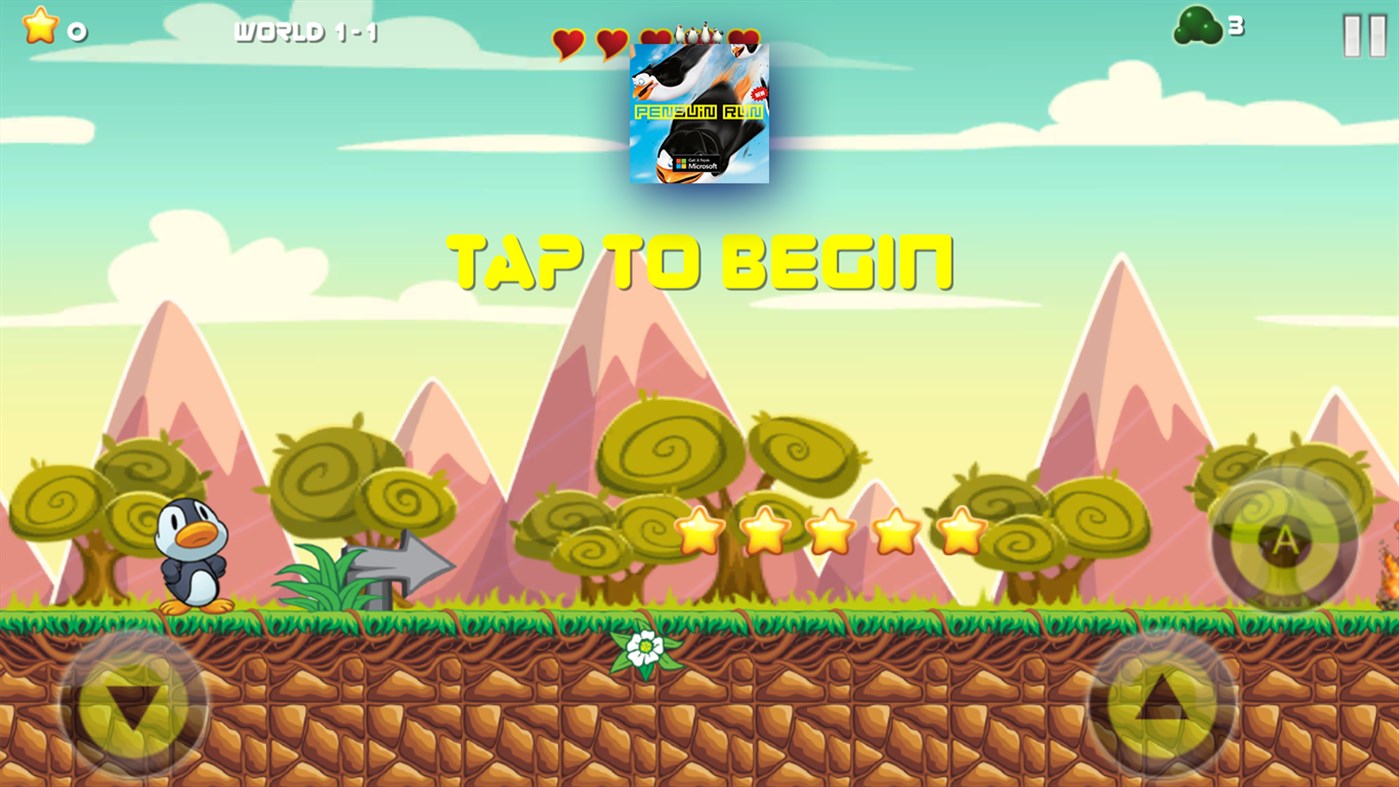Tap the TAP TO BEGIN text to start
Screen dimensions: 1399x787
700,260
